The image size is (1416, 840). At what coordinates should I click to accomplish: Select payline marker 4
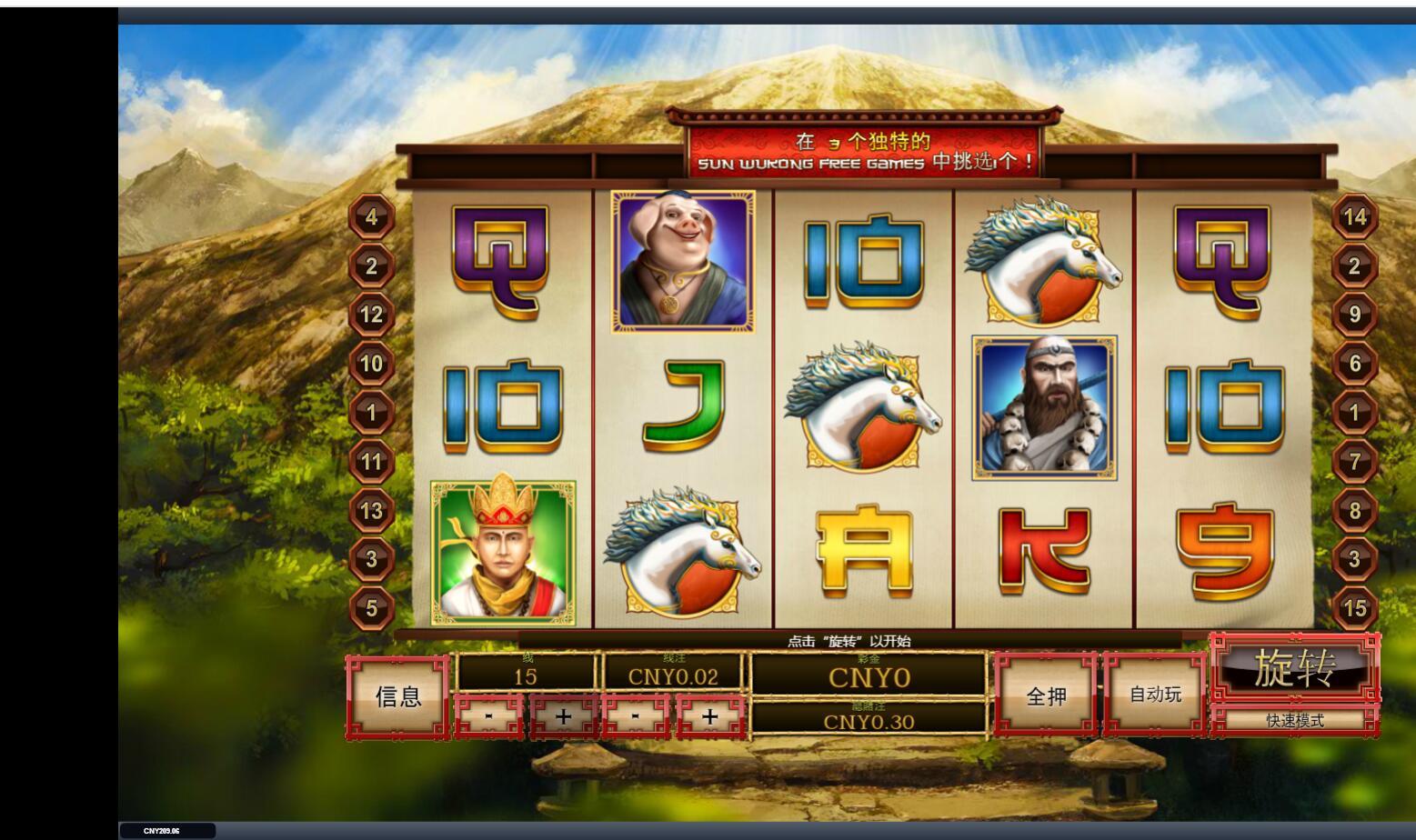371,217
